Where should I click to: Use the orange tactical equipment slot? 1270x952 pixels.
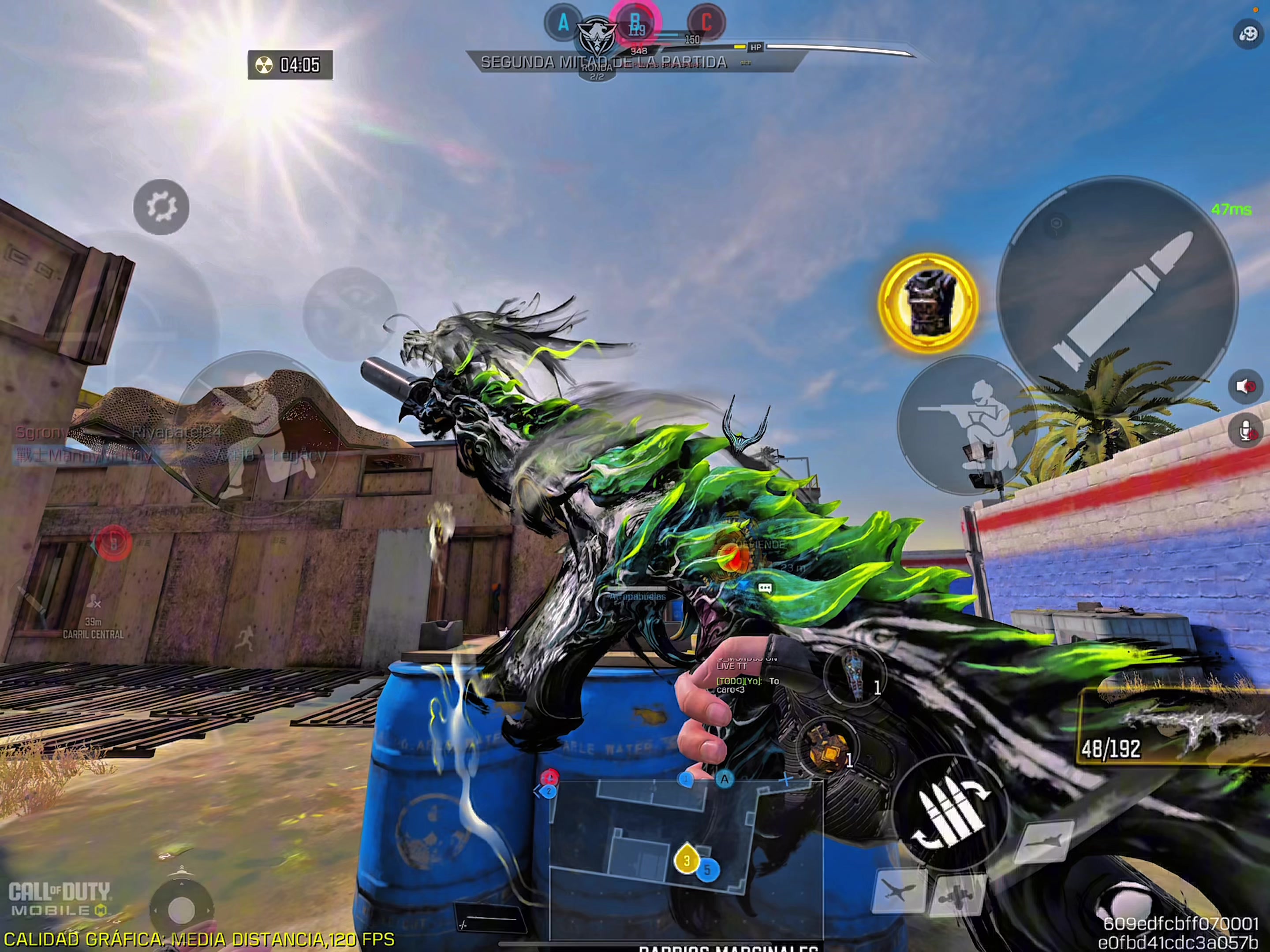tap(827, 748)
